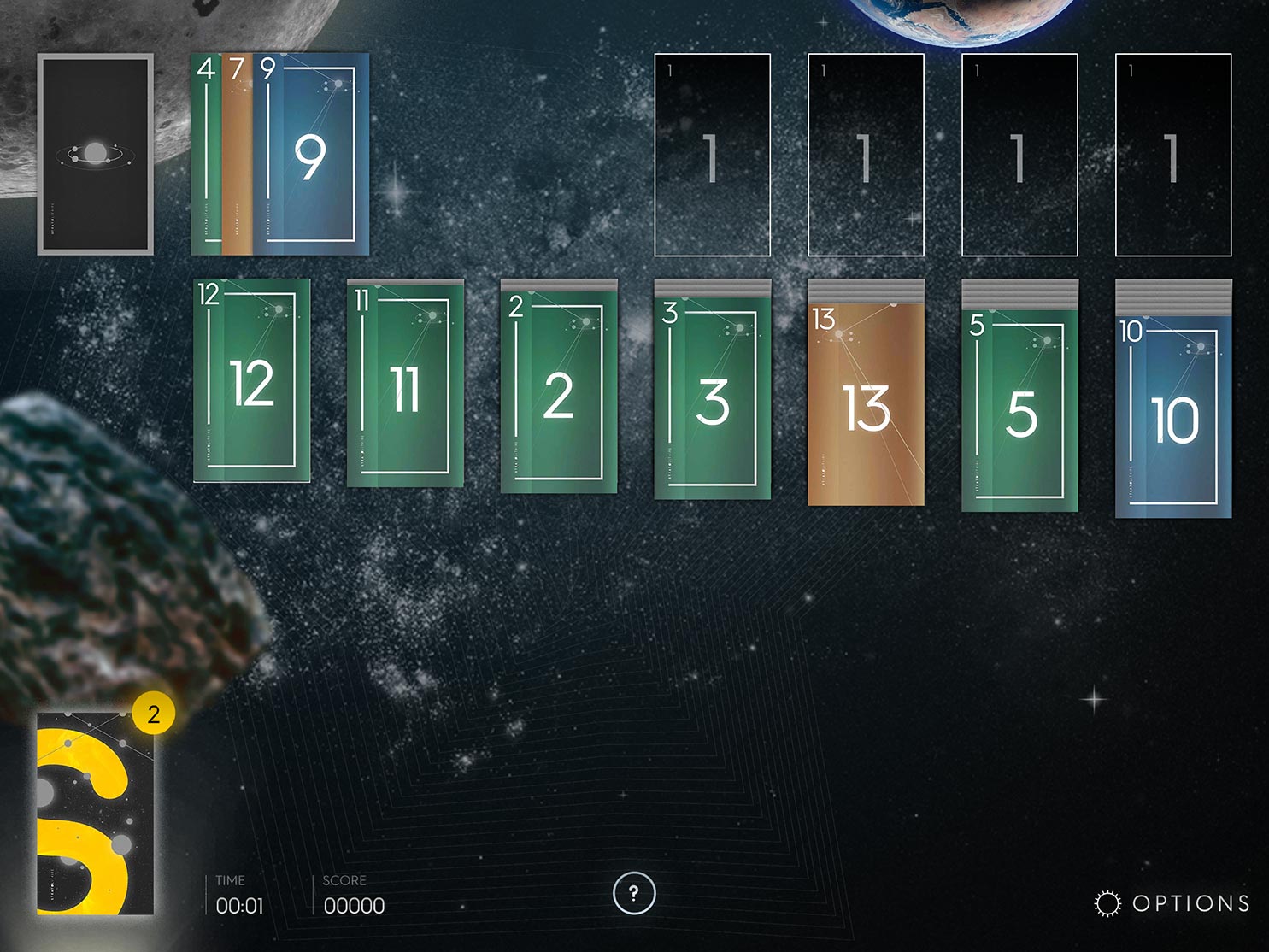
Task: Draw from the face-down stock pile
Action: pyautogui.click(x=95, y=154)
